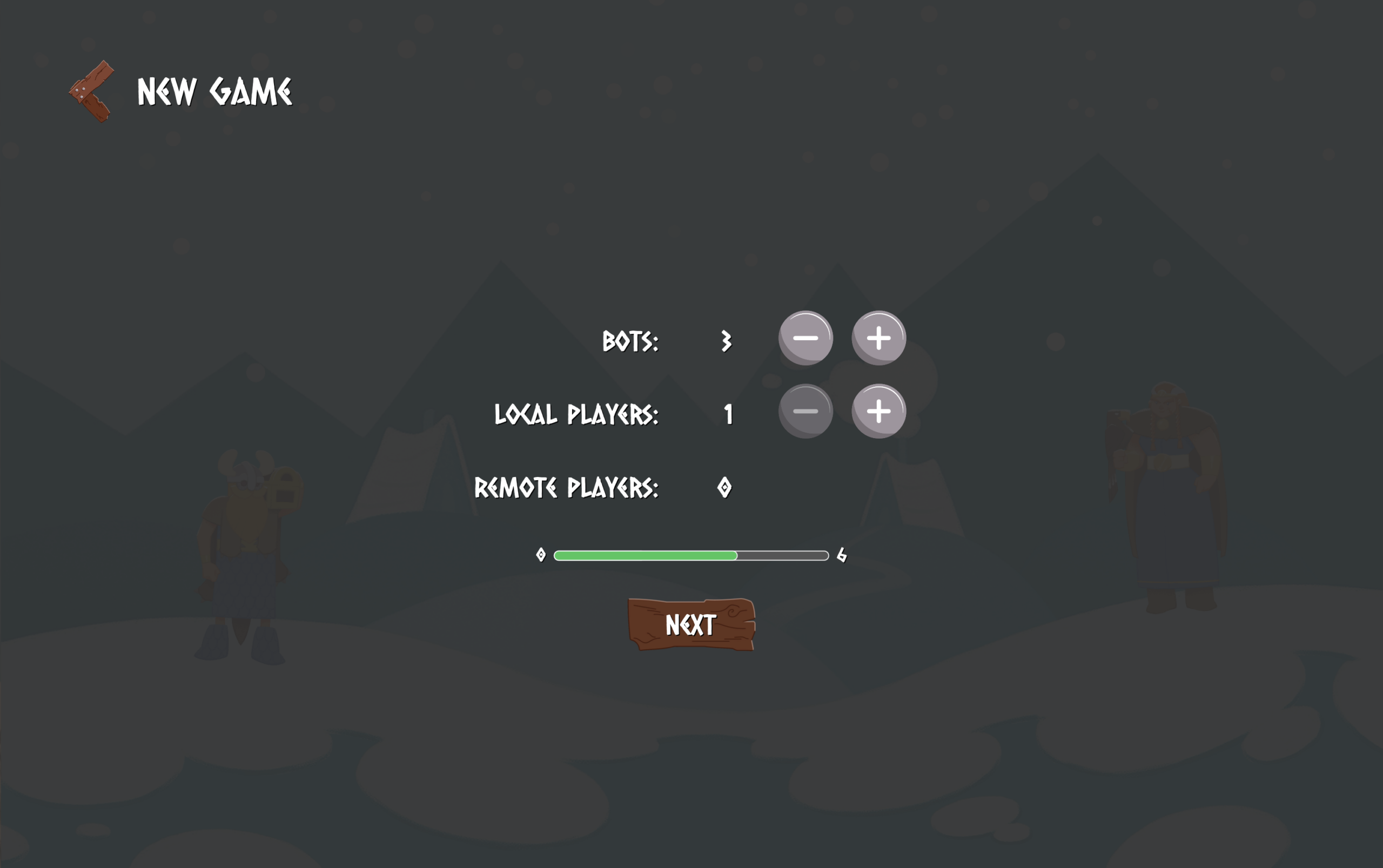Viewport: 1383px width, 868px height.
Task: Increase the number of bots
Action: point(878,338)
